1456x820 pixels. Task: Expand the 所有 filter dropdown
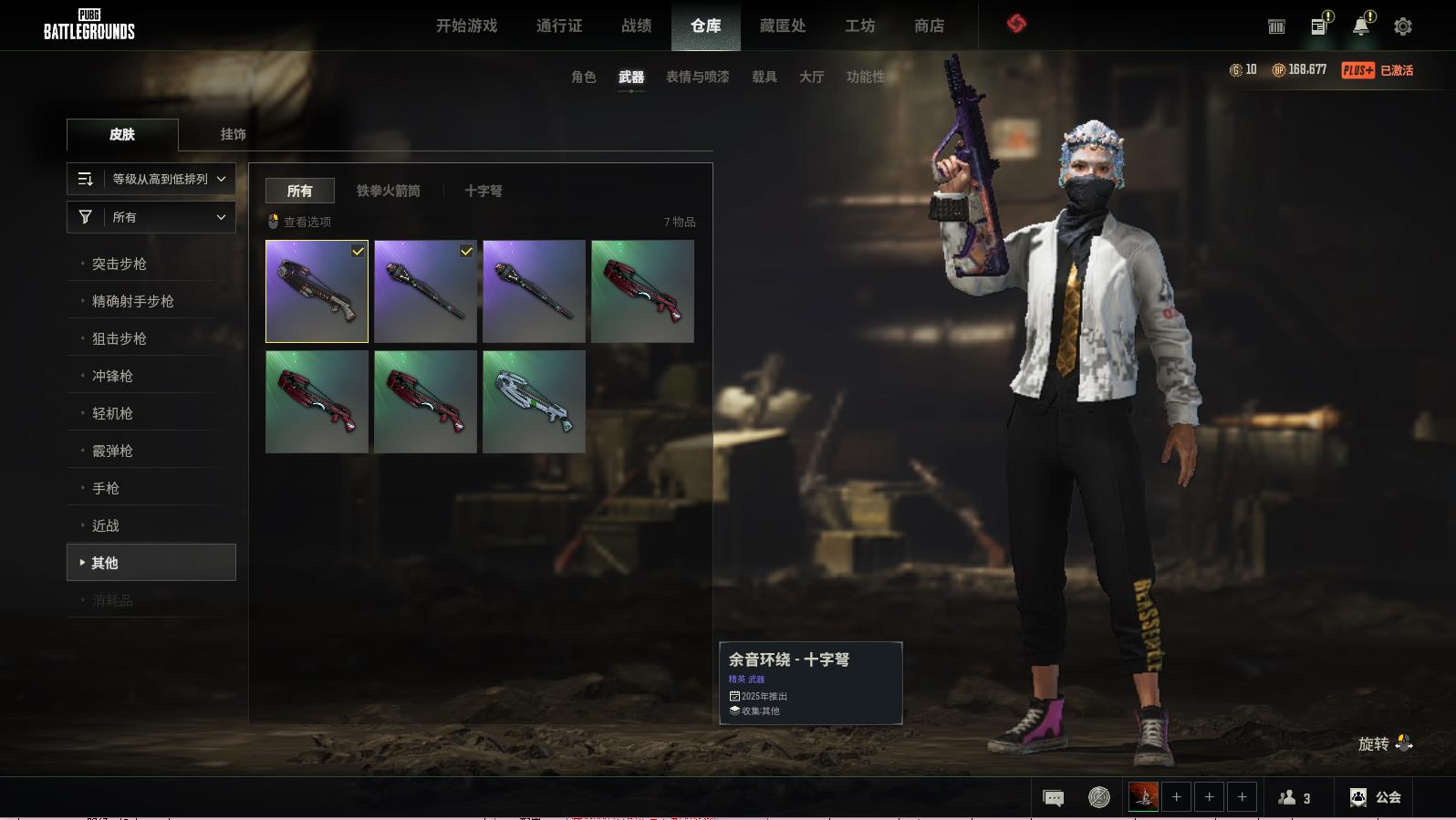click(151, 217)
